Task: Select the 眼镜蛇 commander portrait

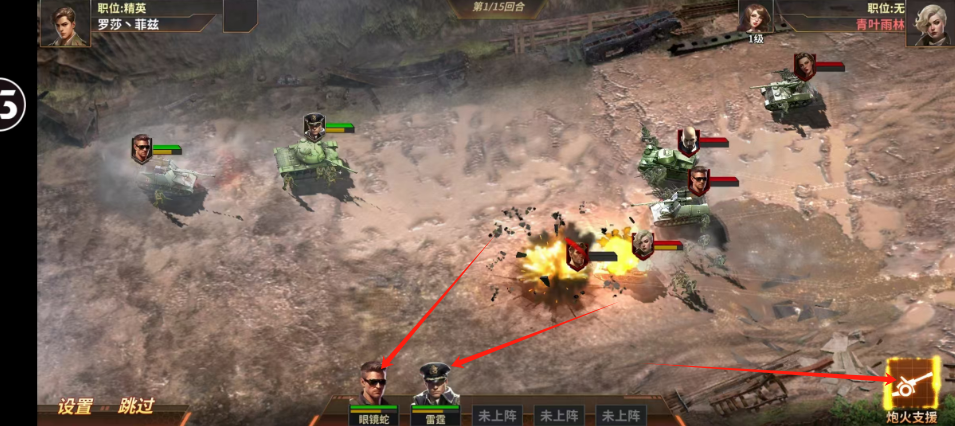Action: click(373, 385)
